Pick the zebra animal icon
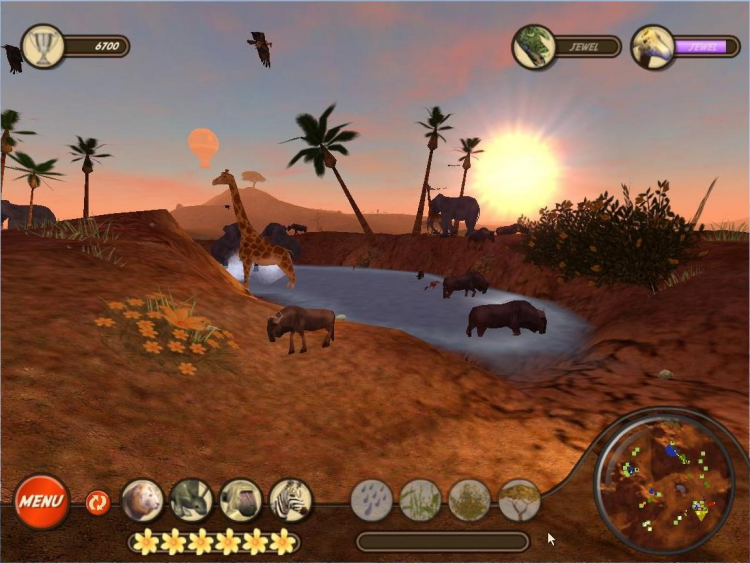This screenshot has height=563, width=750. click(x=291, y=500)
